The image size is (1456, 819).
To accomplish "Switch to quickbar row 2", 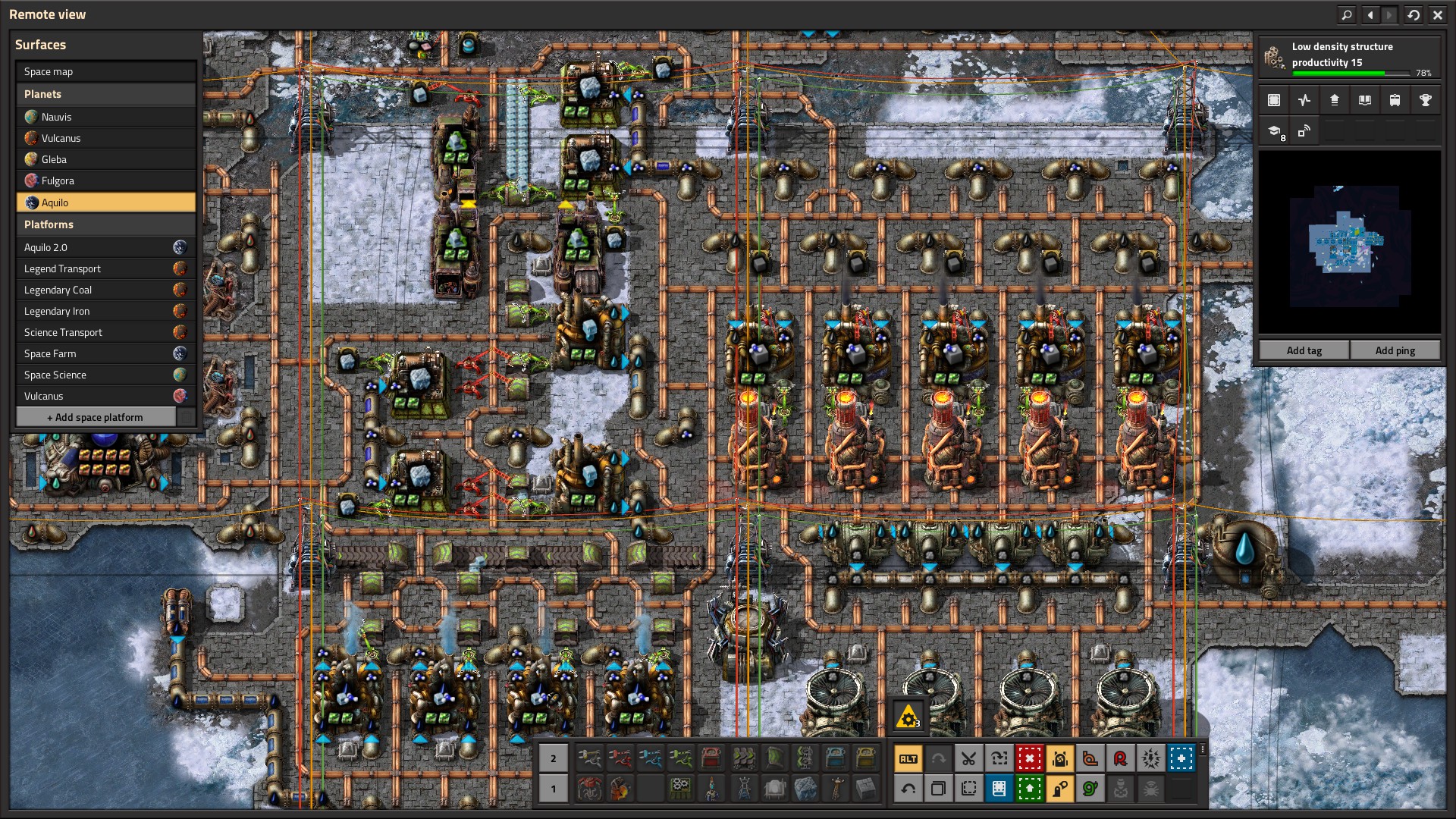I will (554, 758).
